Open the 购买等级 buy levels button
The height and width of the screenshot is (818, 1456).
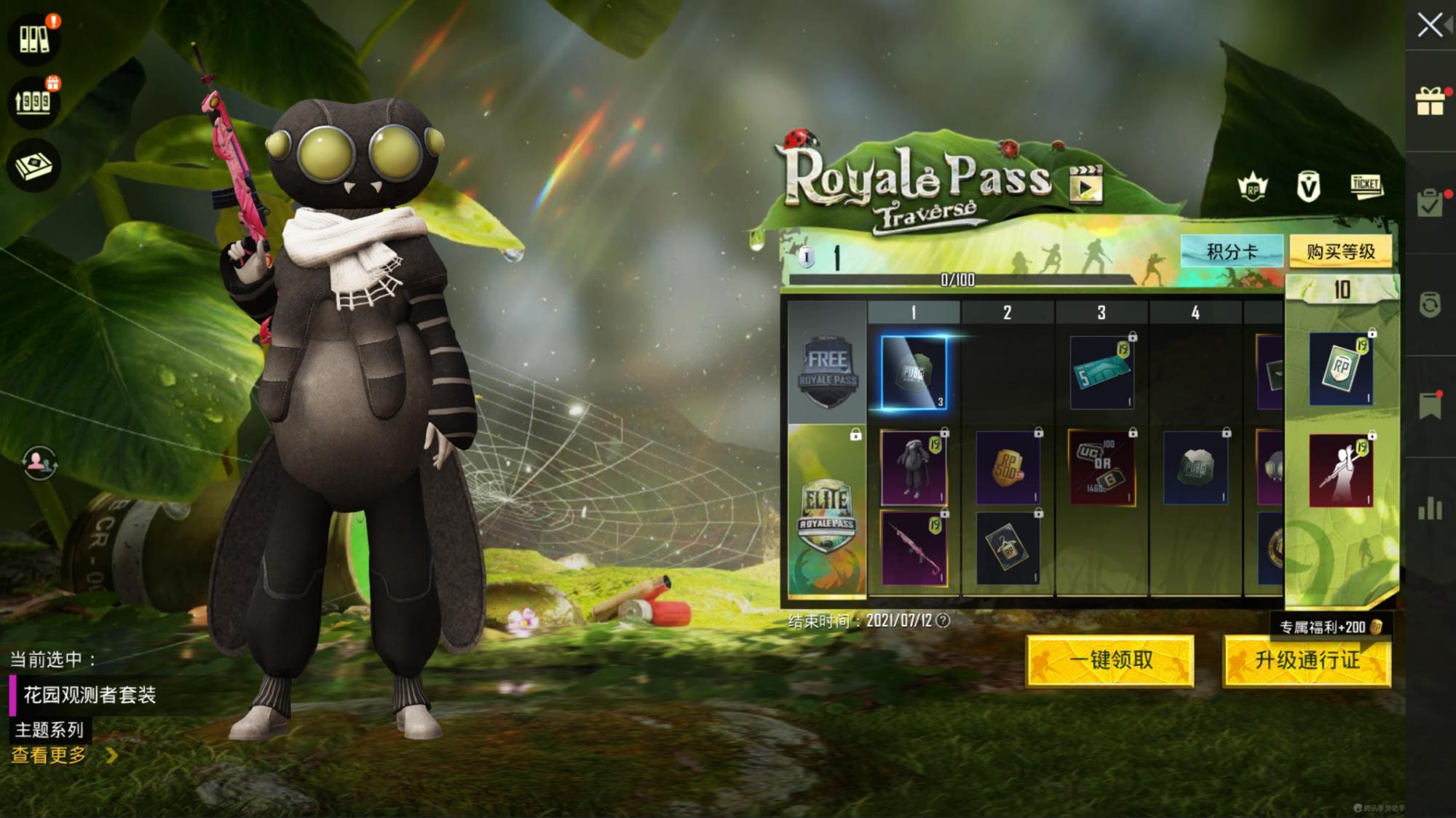[1340, 252]
